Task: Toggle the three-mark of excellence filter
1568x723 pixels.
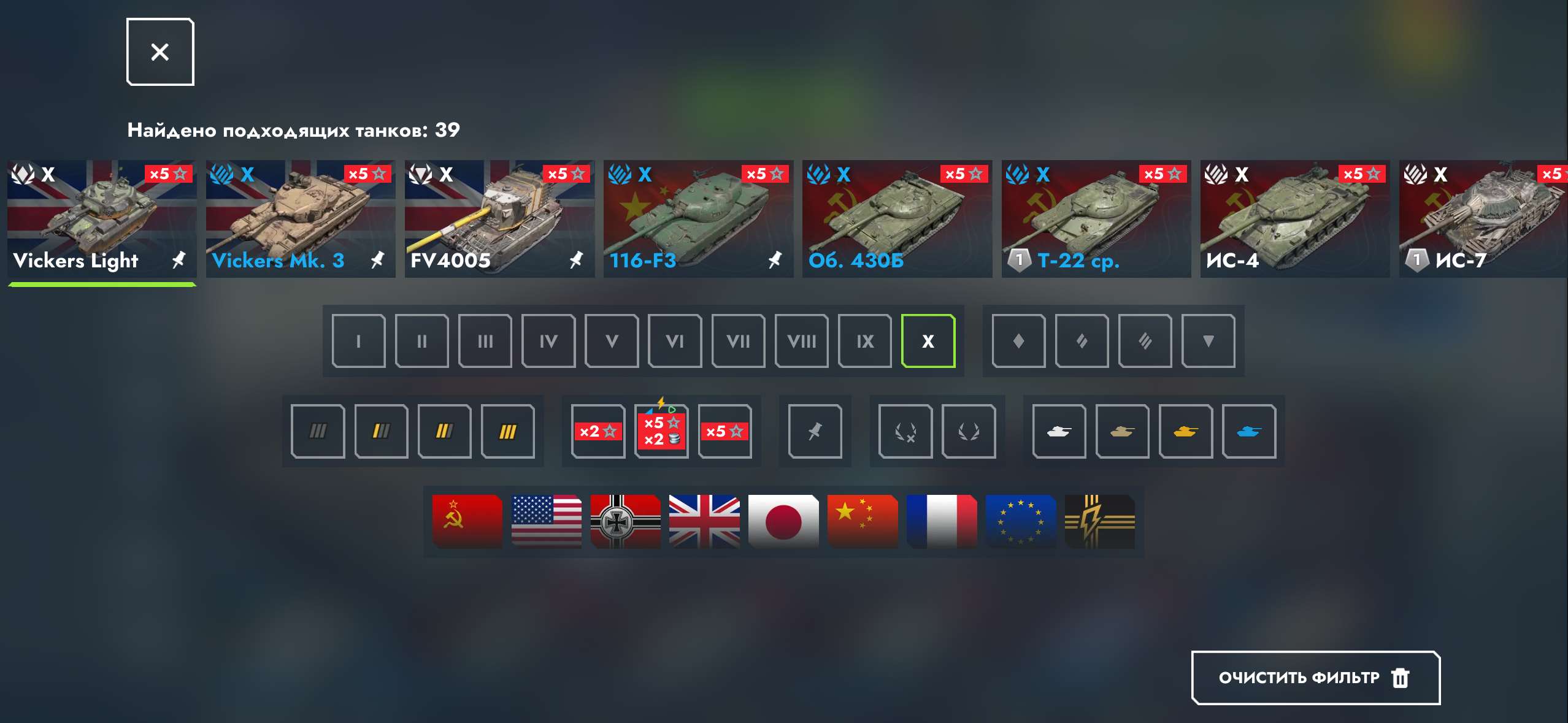Action: pos(509,431)
